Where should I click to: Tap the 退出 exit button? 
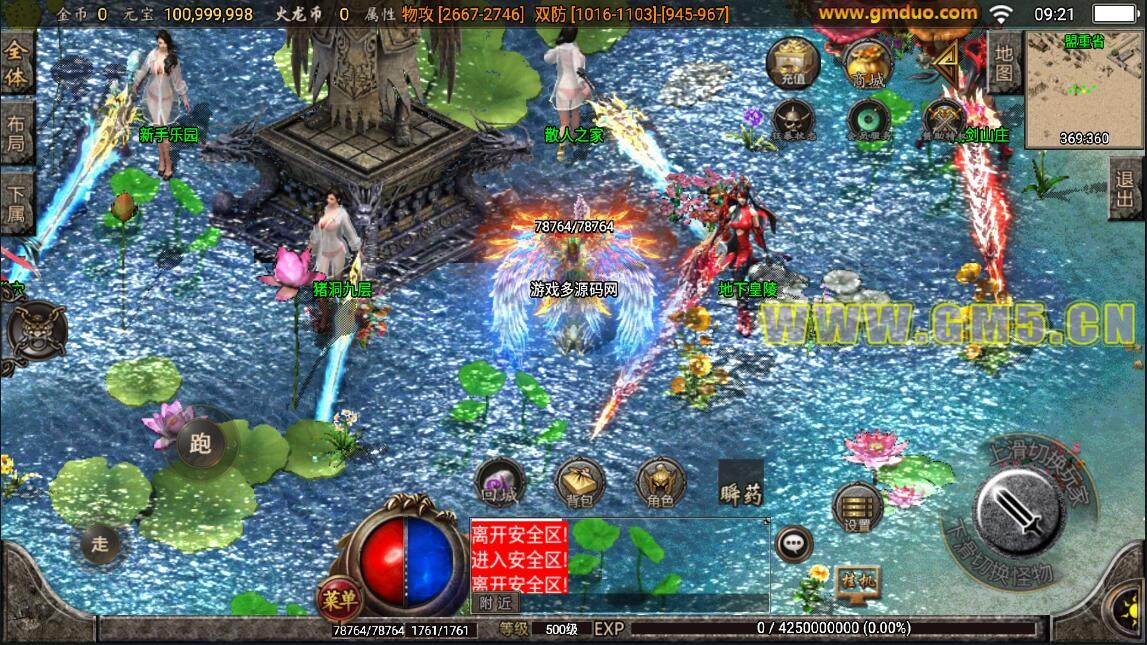point(1126,191)
